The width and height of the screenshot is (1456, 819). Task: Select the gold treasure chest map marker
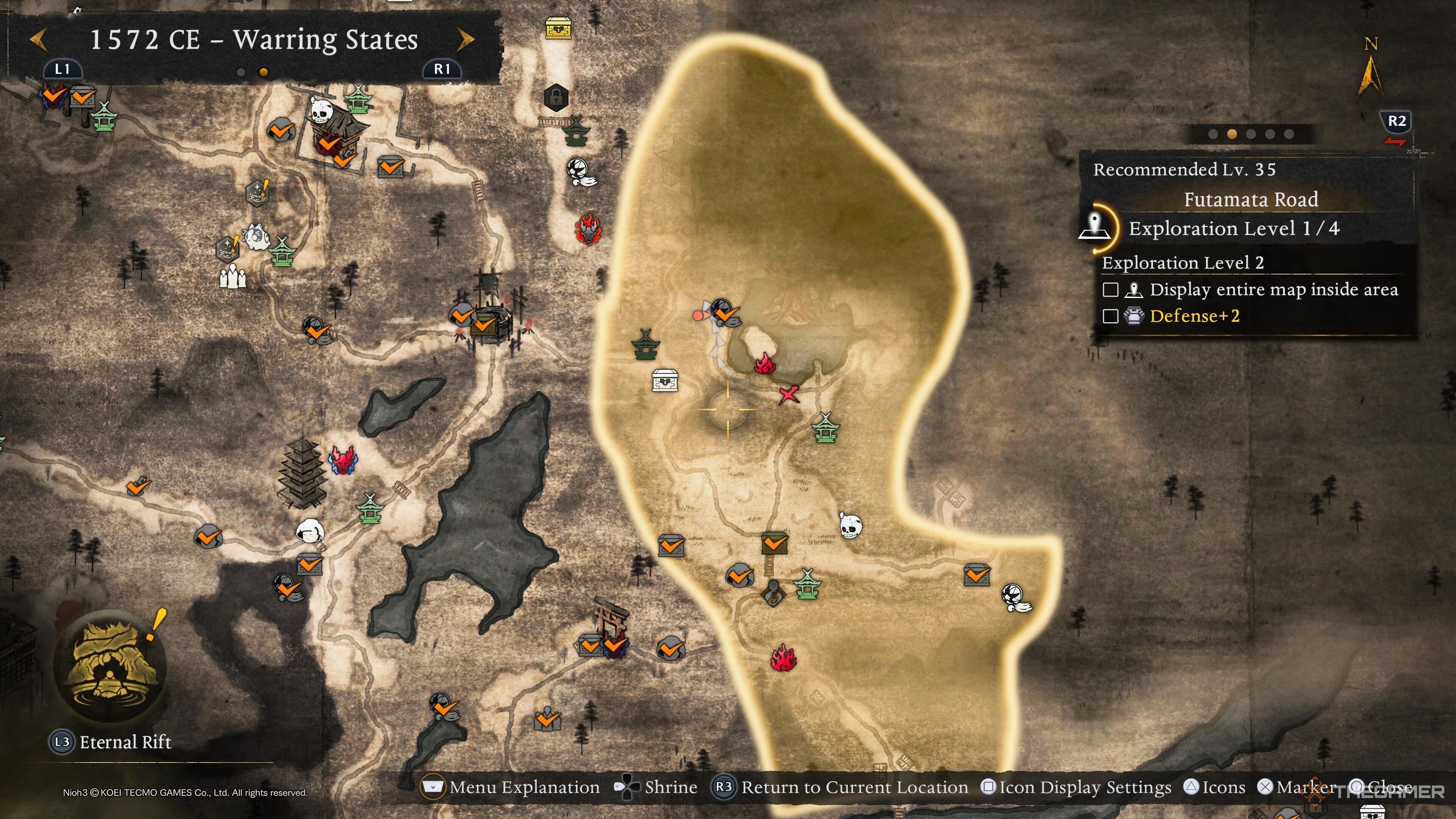tap(558, 28)
